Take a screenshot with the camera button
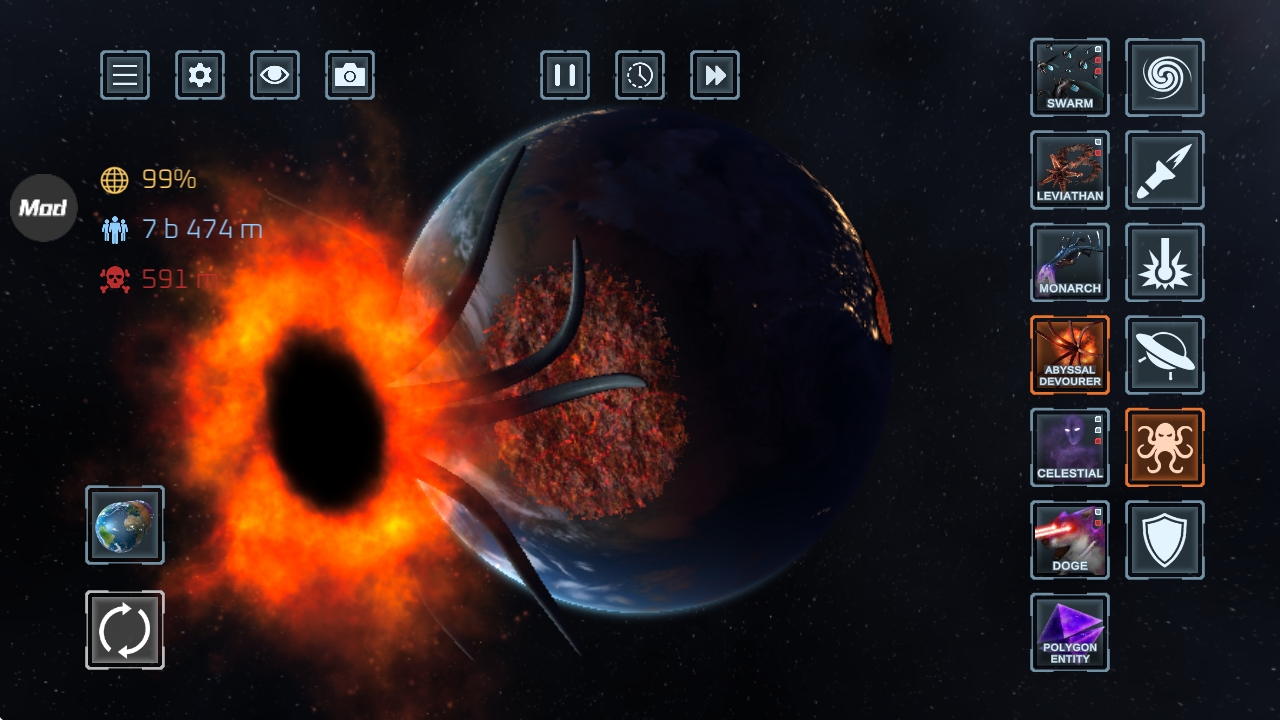 tap(350, 75)
